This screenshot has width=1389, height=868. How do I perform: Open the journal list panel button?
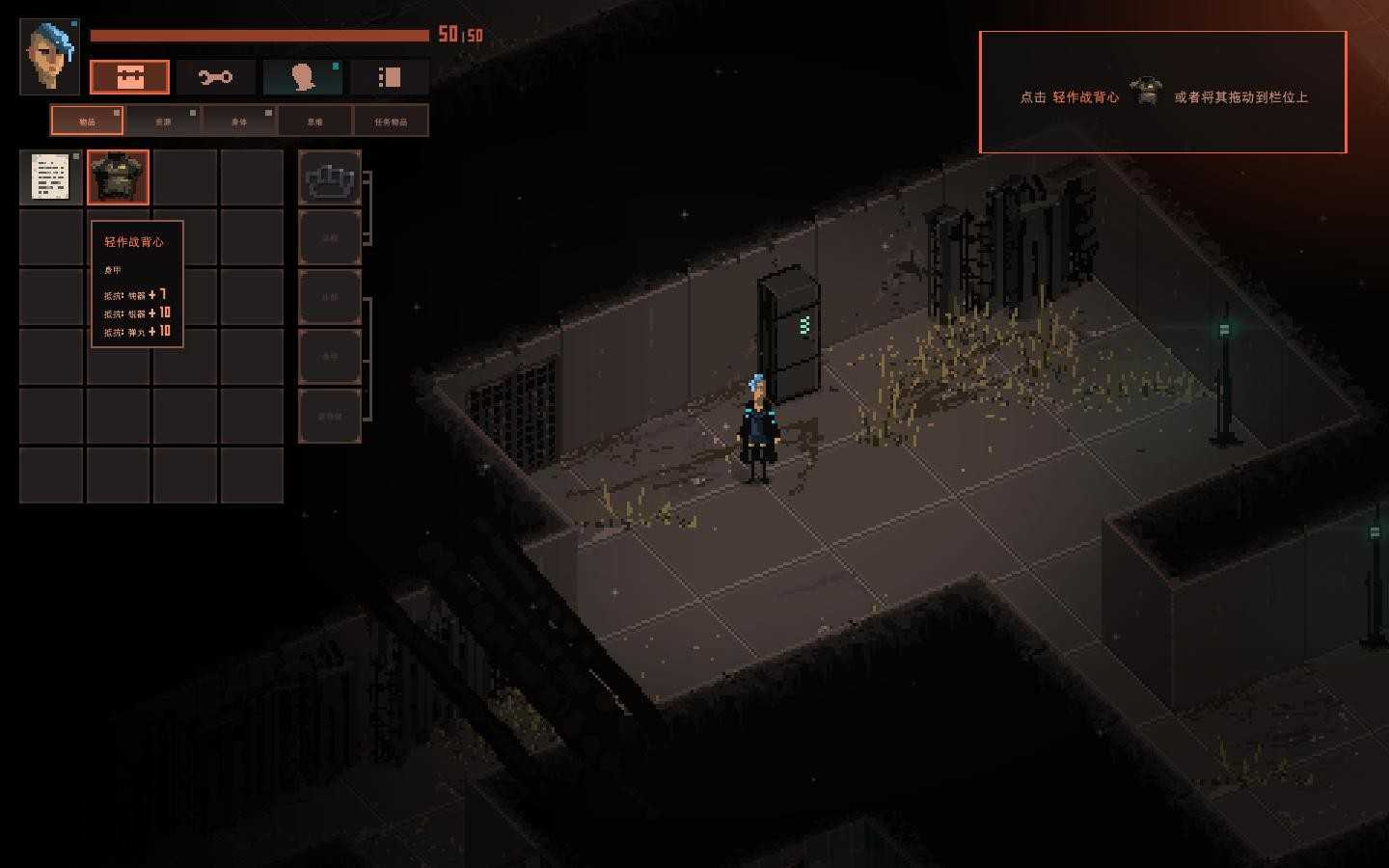click(x=390, y=77)
